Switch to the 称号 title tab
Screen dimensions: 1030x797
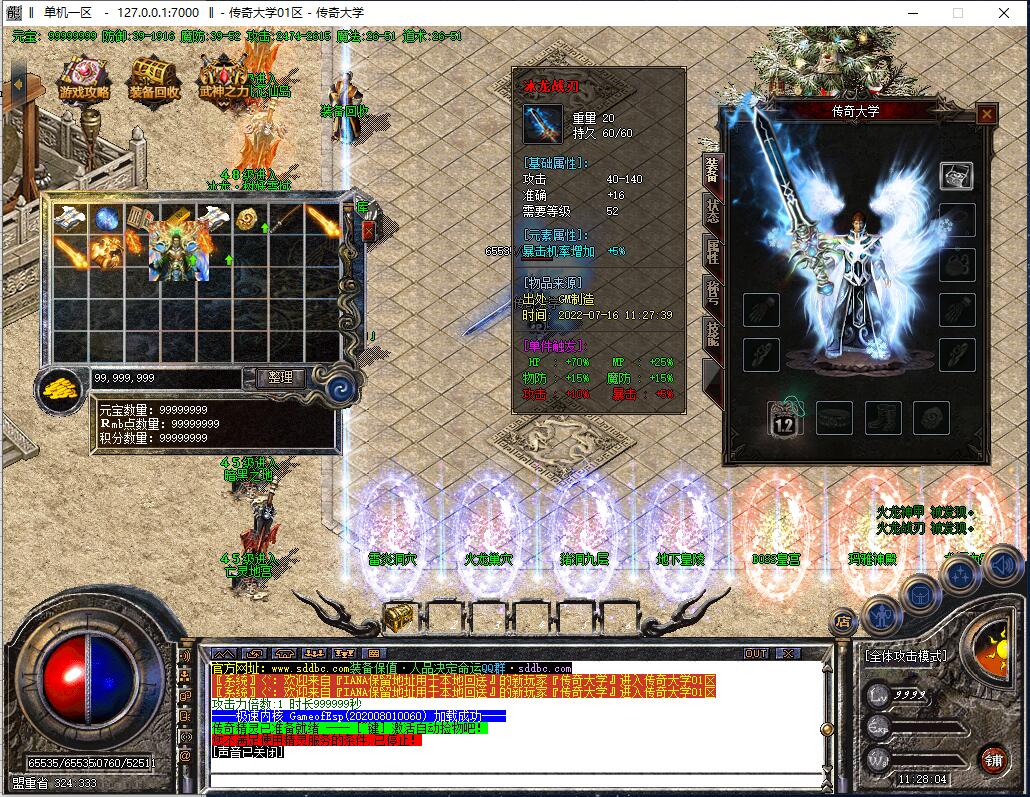pyautogui.click(x=711, y=290)
